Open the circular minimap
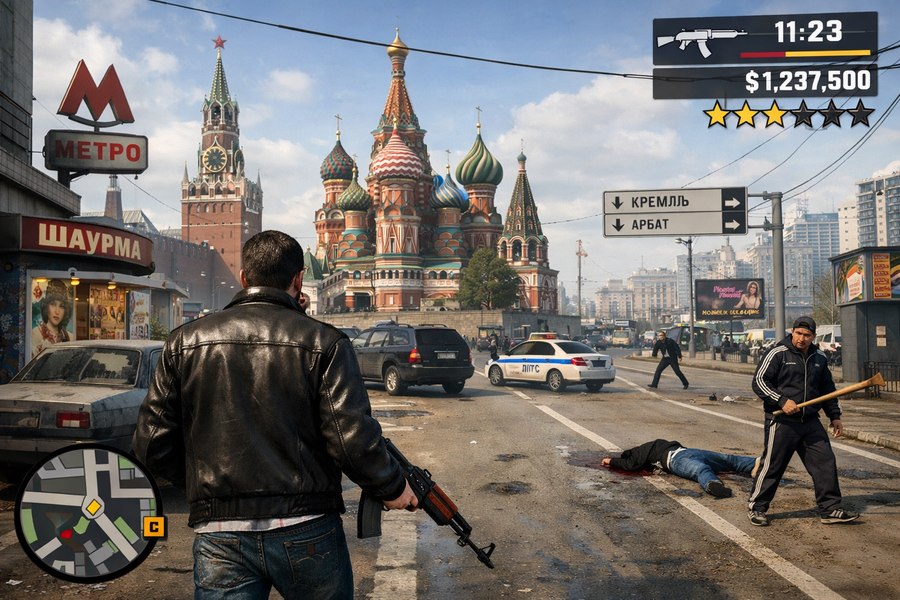 point(88,513)
